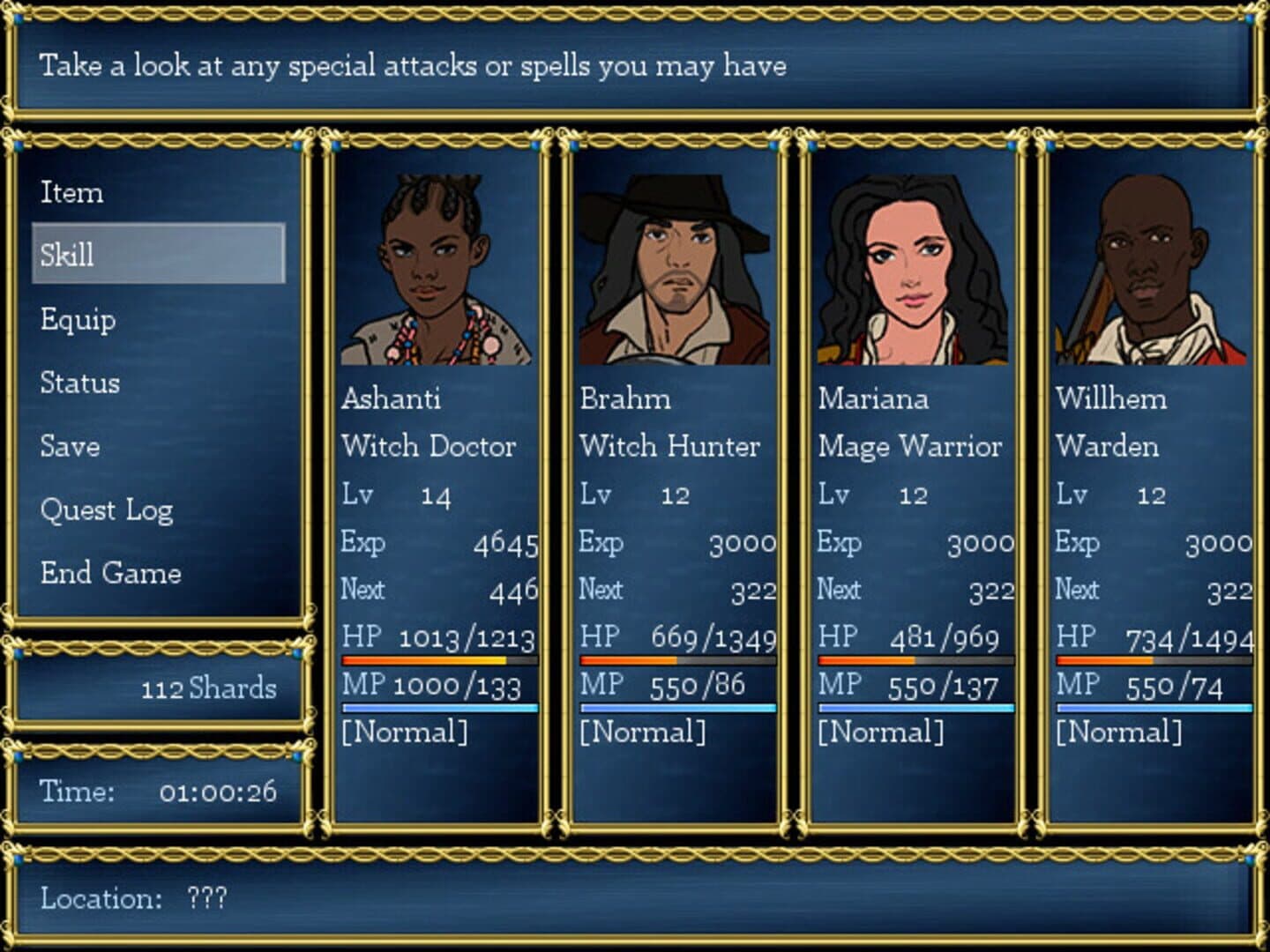This screenshot has height=952, width=1270.
Task: Open the Quest Log
Action: (x=108, y=509)
